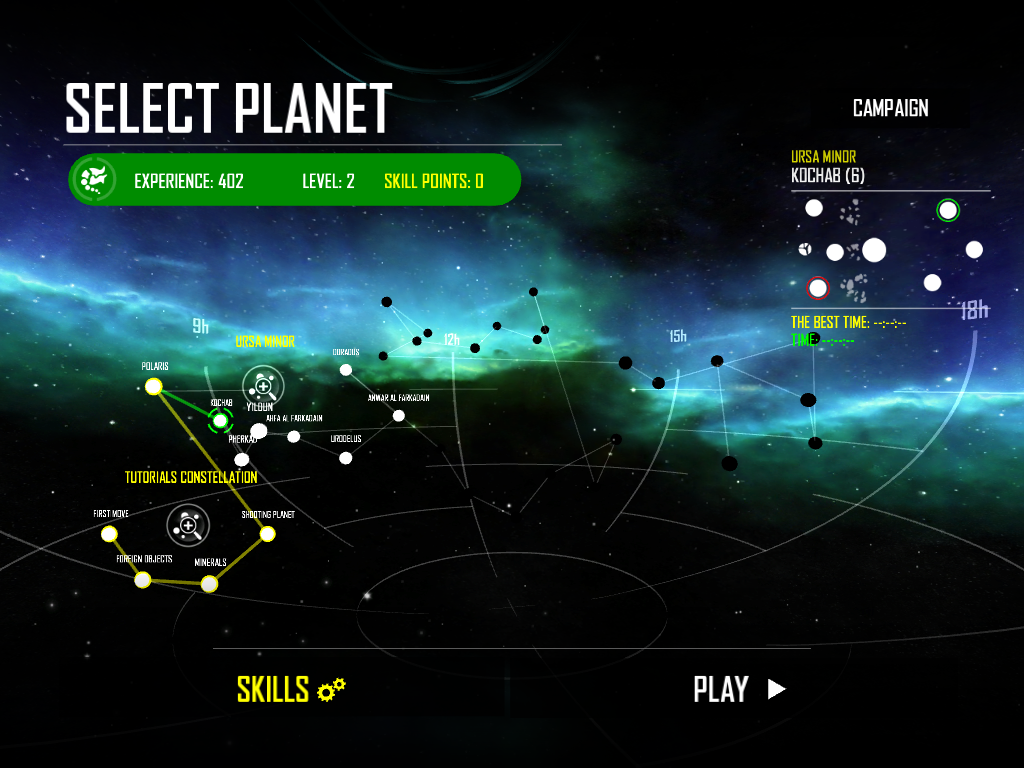
Task: Select the Ahfa al Farkadain planet
Action: point(294,436)
